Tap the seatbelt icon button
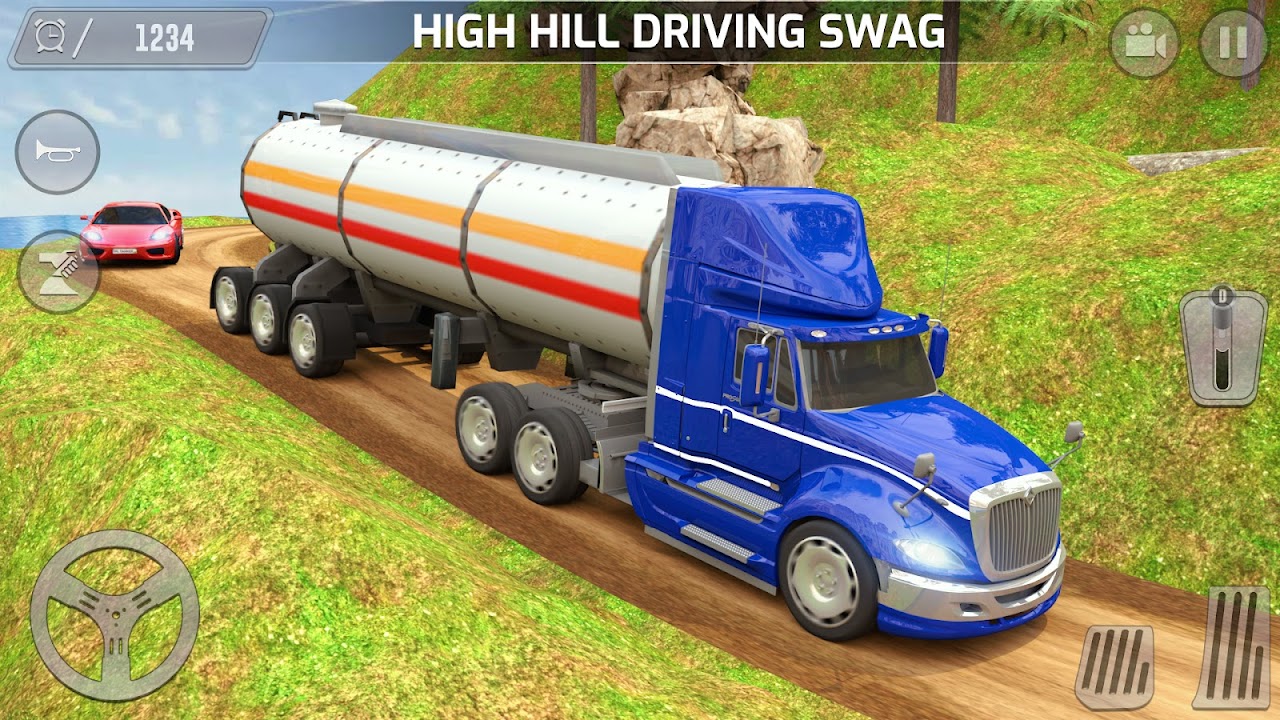This screenshot has height=720, width=1280. [57, 272]
